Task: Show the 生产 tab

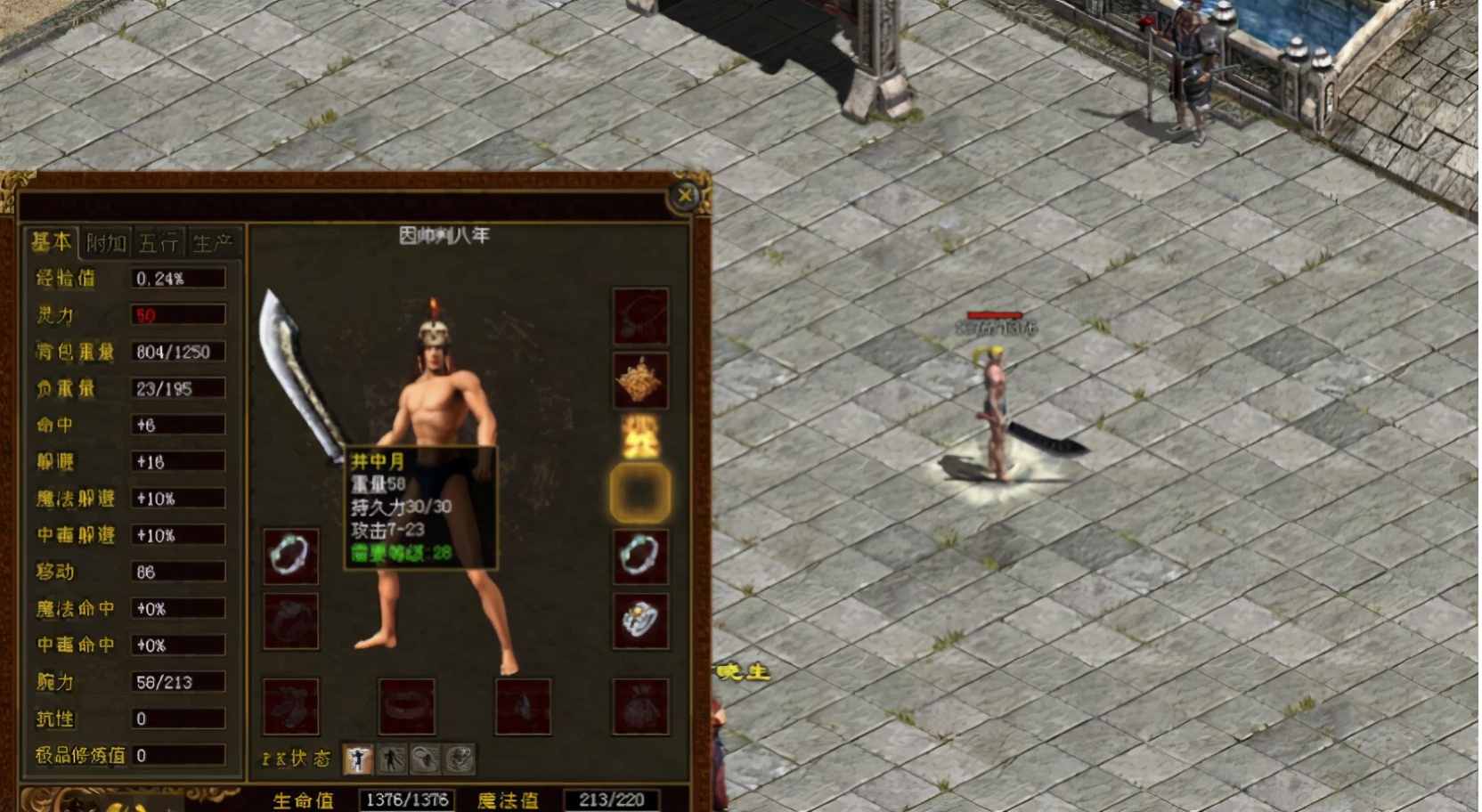Action: pyautogui.click(x=212, y=243)
